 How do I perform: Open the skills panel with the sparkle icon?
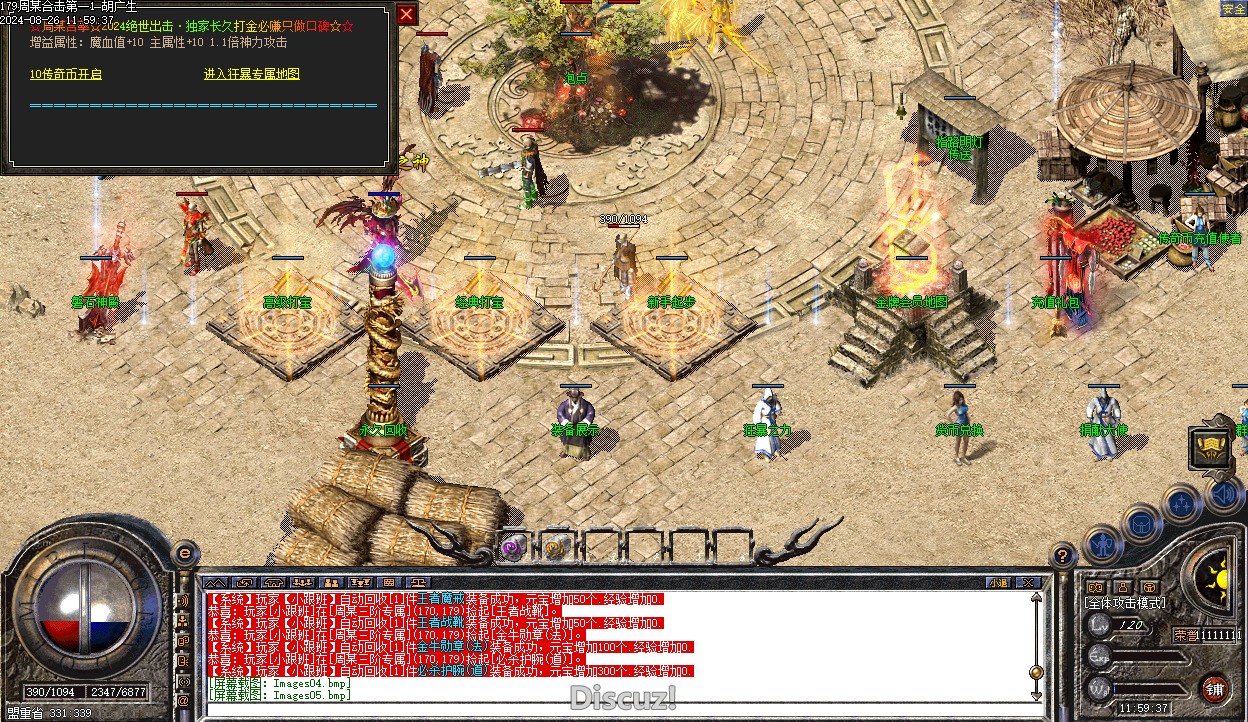click(x=1181, y=502)
